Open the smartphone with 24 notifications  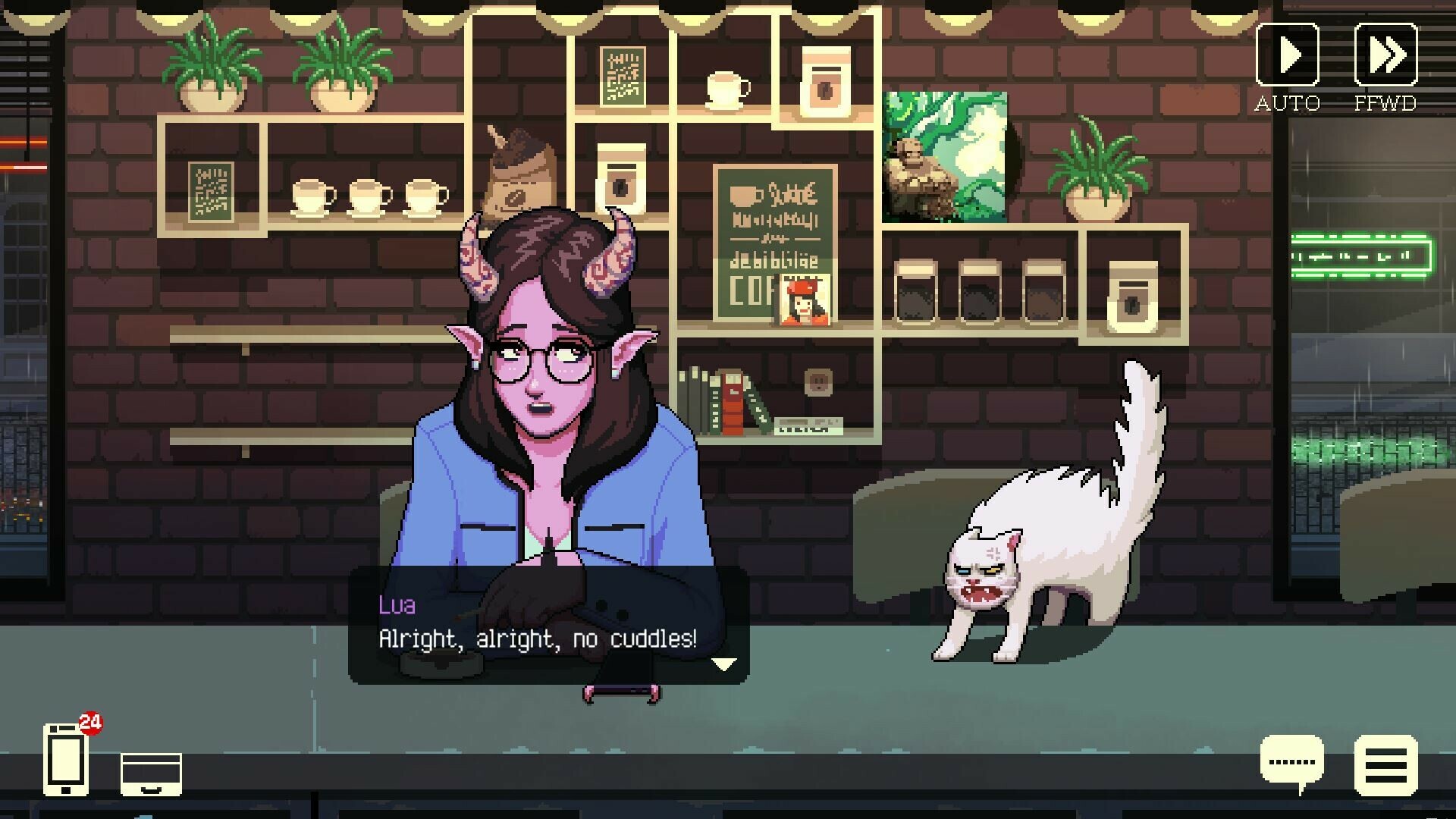click(66, 759)
